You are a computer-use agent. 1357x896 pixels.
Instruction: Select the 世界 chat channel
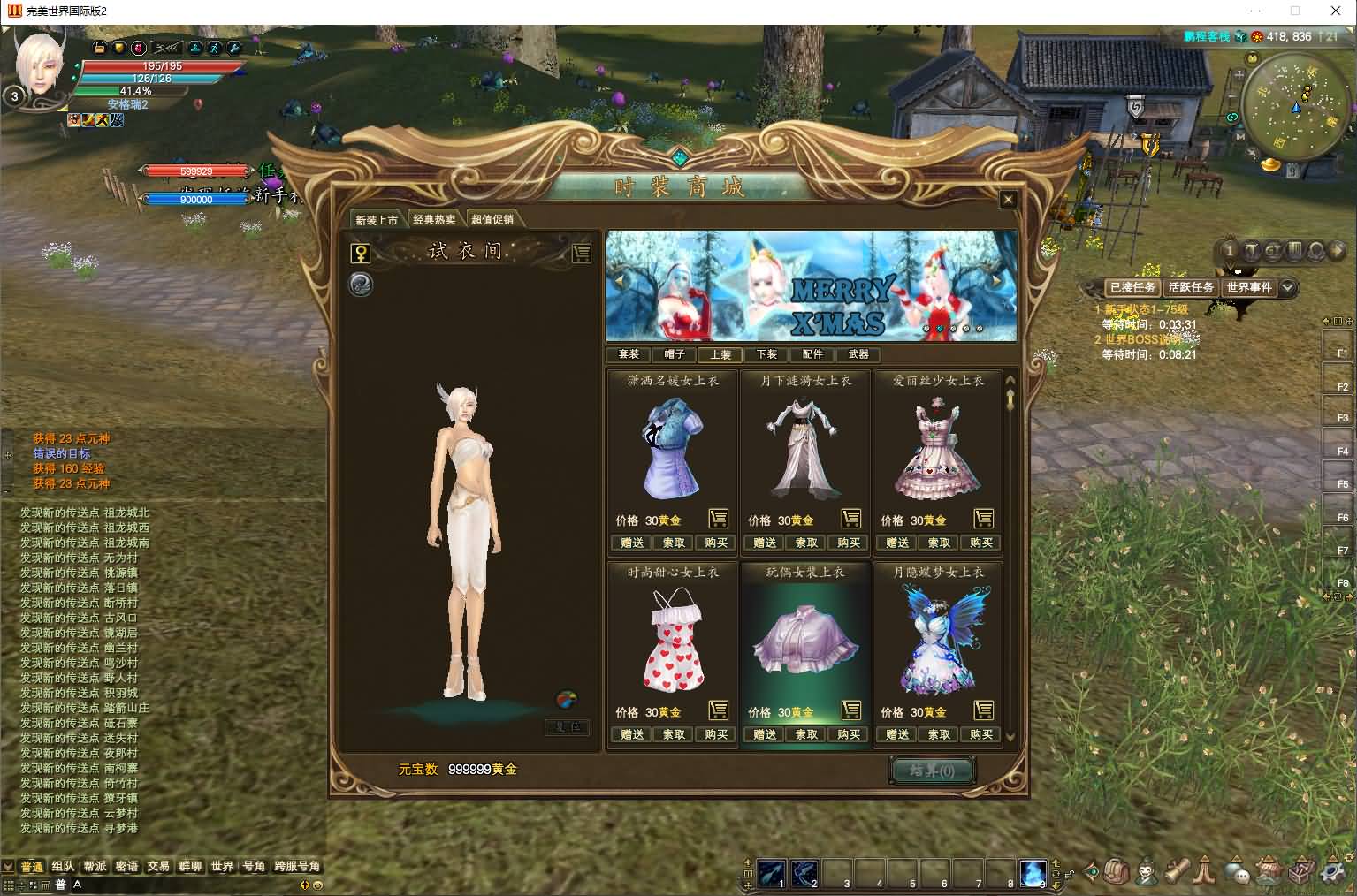pos(222,866)
